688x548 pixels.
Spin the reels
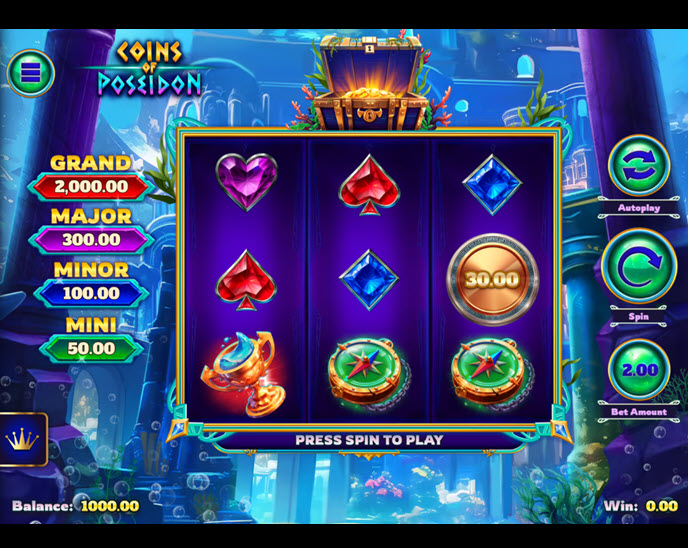(x=639, y=268)
